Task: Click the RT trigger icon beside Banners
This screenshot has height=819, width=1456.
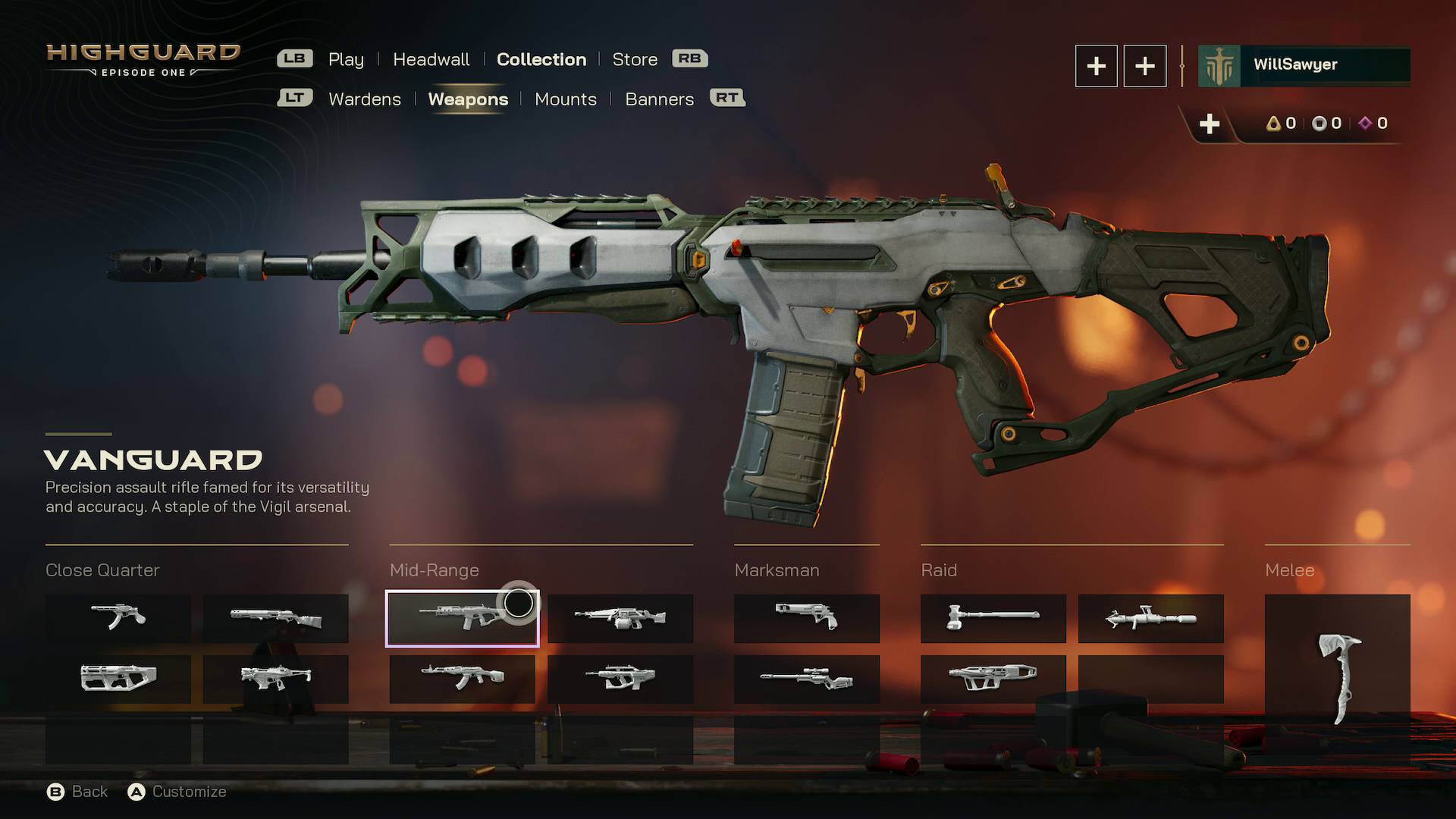Action: [x=727, y=99]
